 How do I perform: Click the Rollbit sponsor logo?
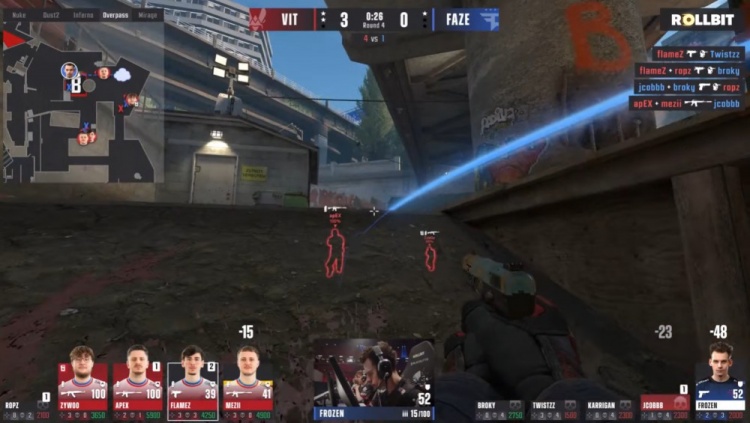702,19
